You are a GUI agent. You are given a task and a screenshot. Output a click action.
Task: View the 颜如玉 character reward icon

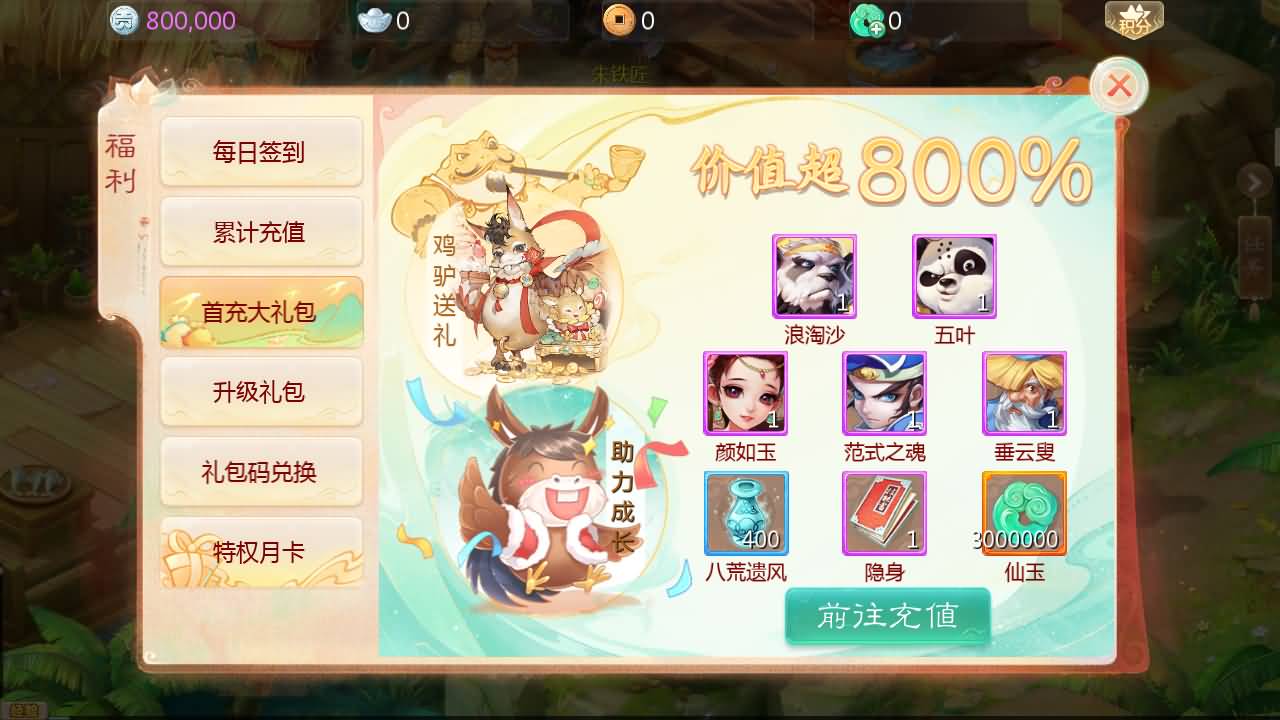[x=745, y=393]
